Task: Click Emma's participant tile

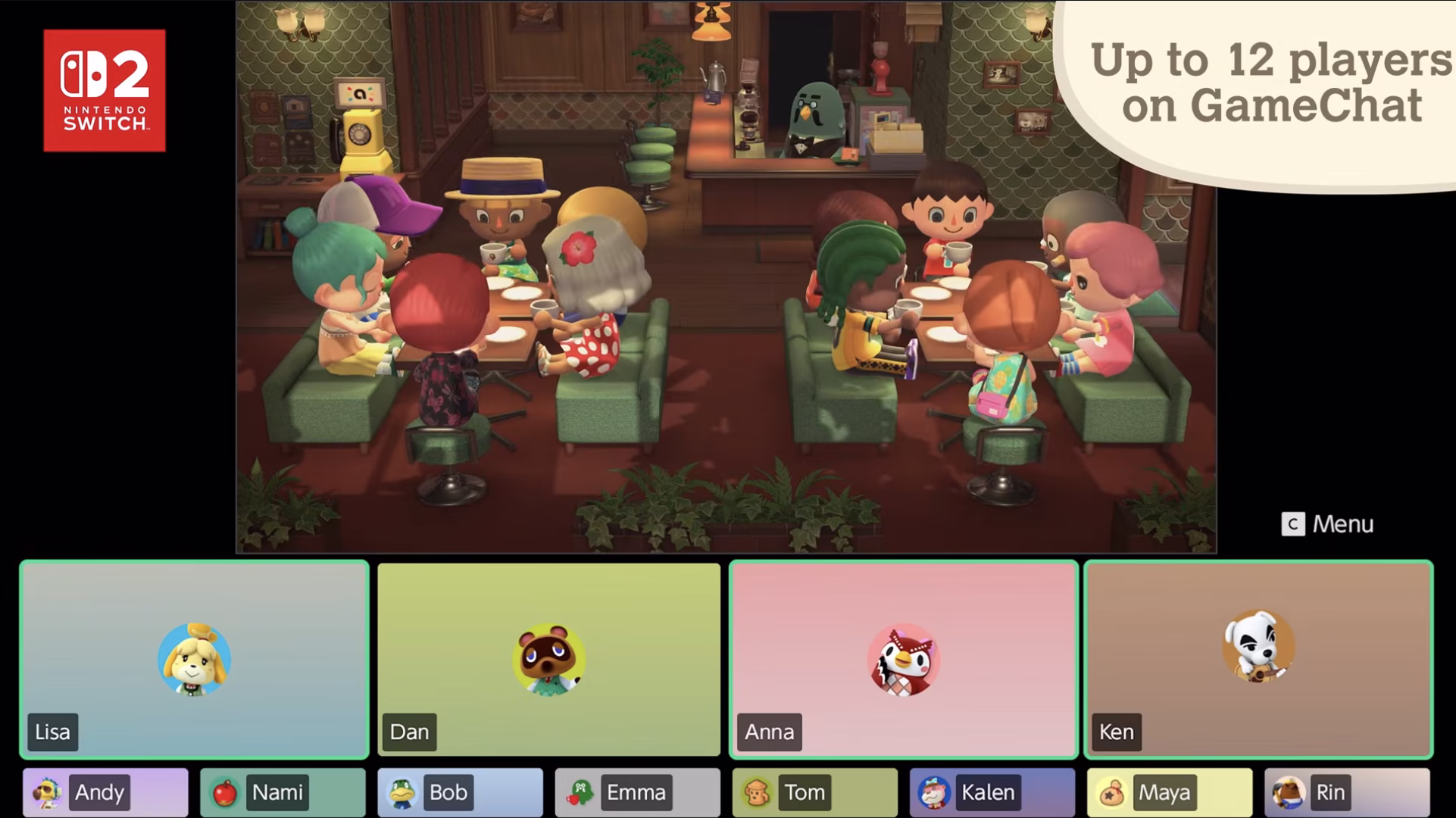Action: [636, 792]
